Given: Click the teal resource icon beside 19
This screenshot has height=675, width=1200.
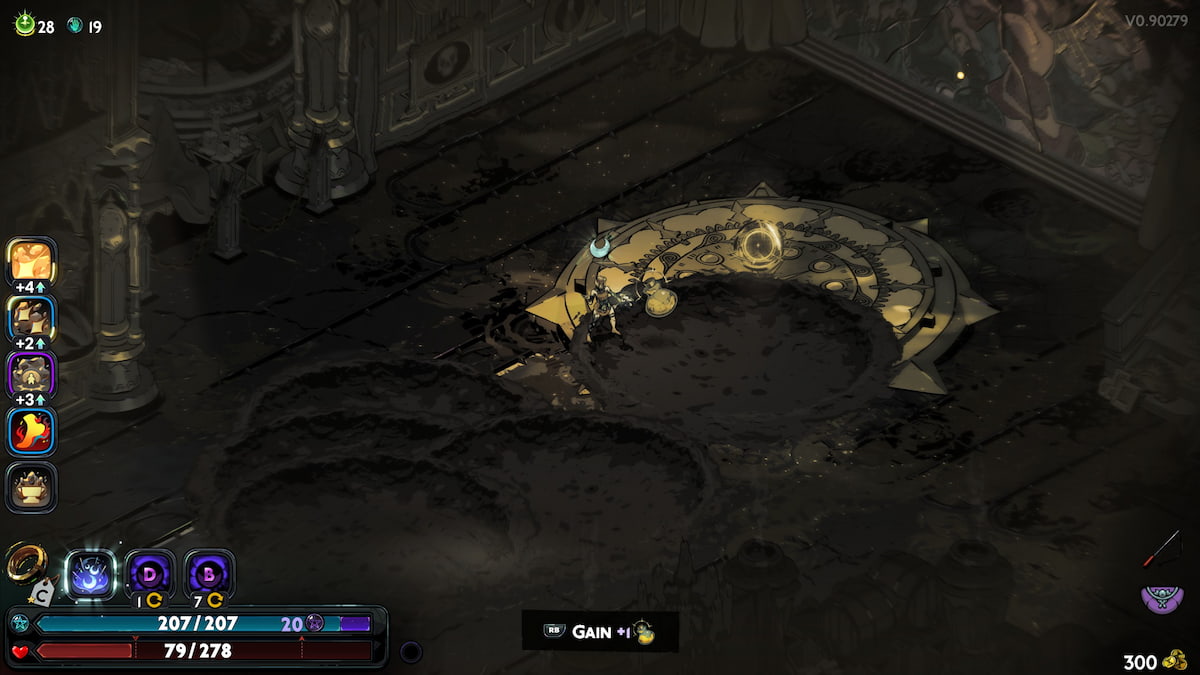Looking at the screenshot, I should click(75, 26).
